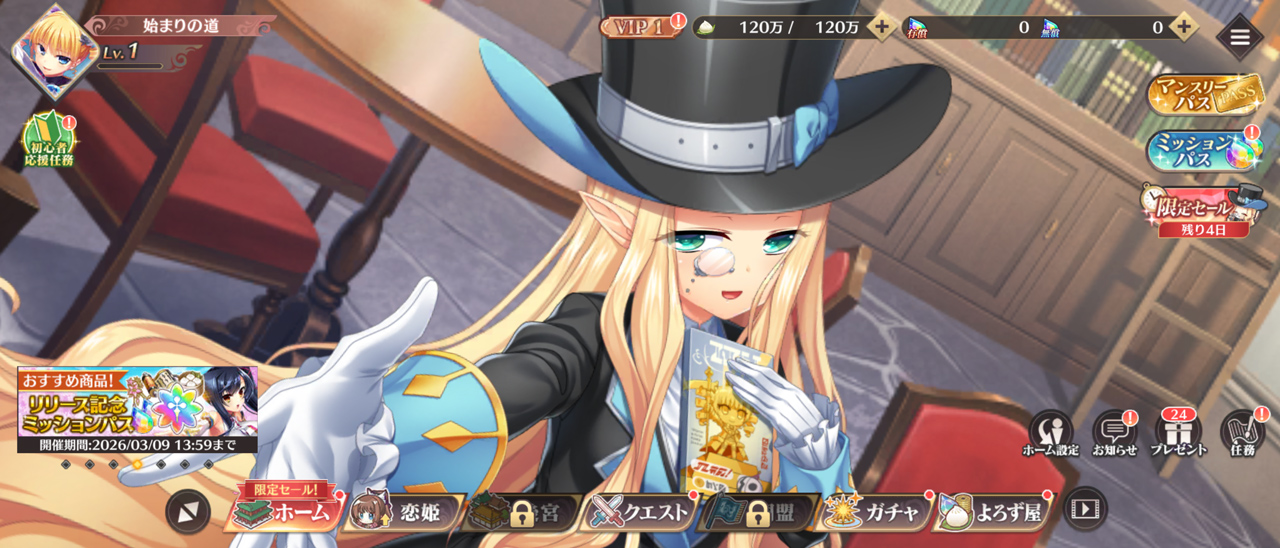Screen dimensions: 1280x548
Task: Open the hamburger main menu
Action: pos(1239,37)
